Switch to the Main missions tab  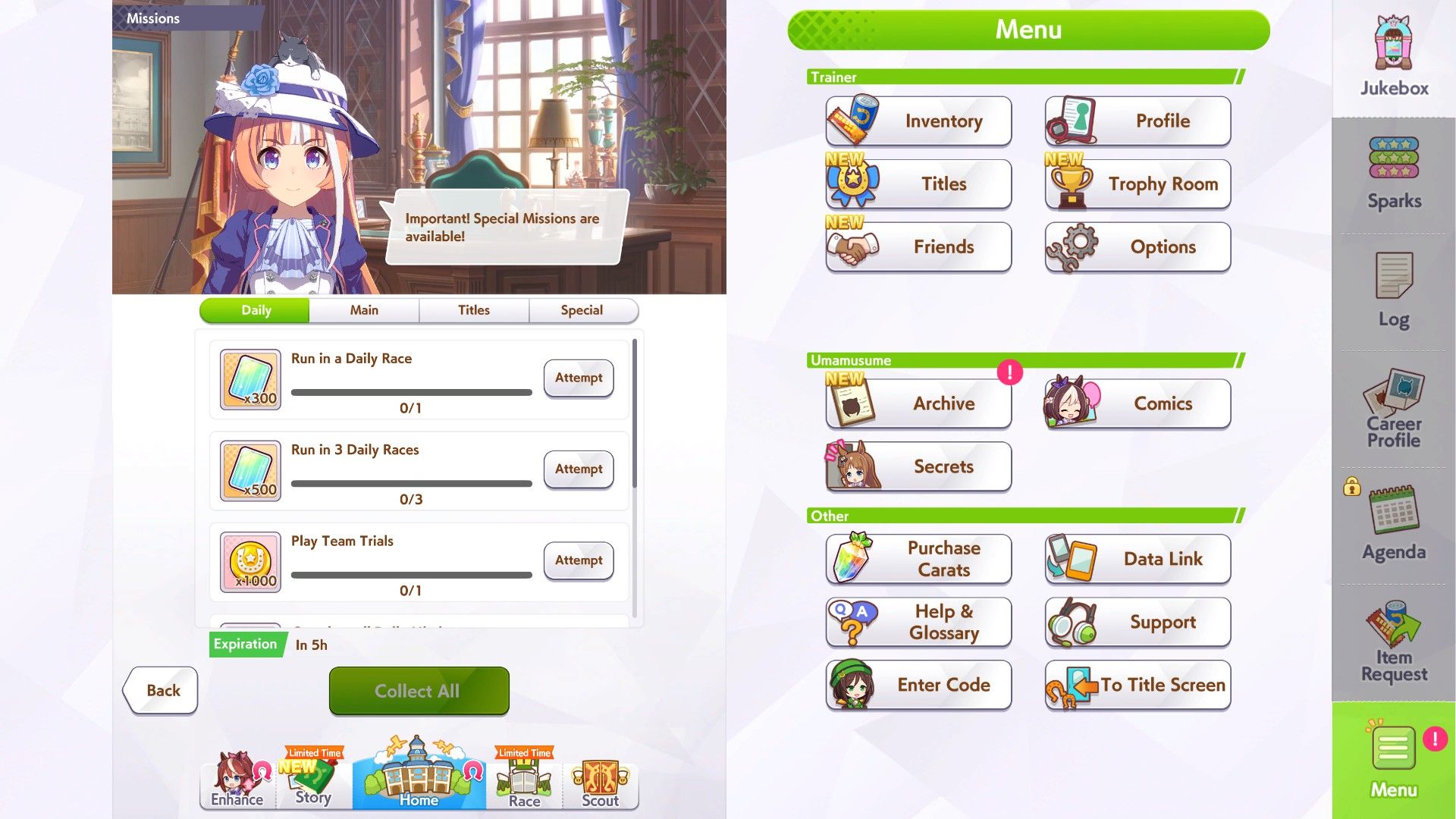364,309
